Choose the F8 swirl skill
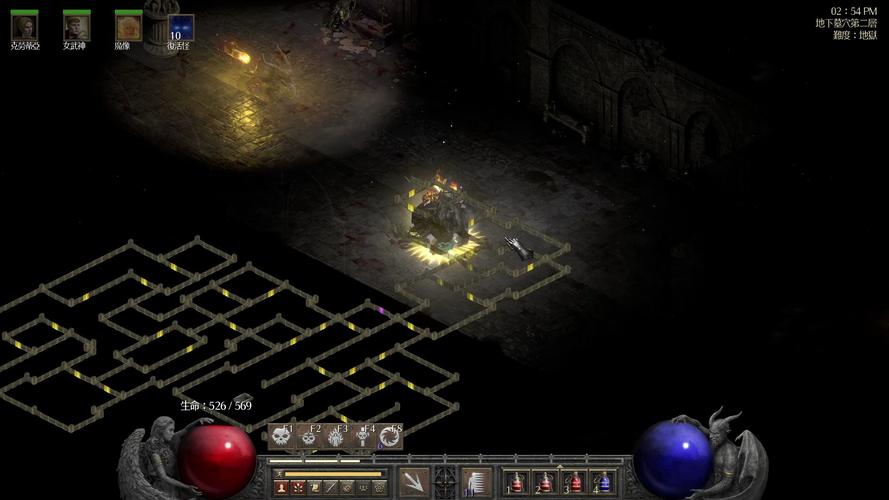The height and width of the screenshot is (500, 889). coord(390,437)
